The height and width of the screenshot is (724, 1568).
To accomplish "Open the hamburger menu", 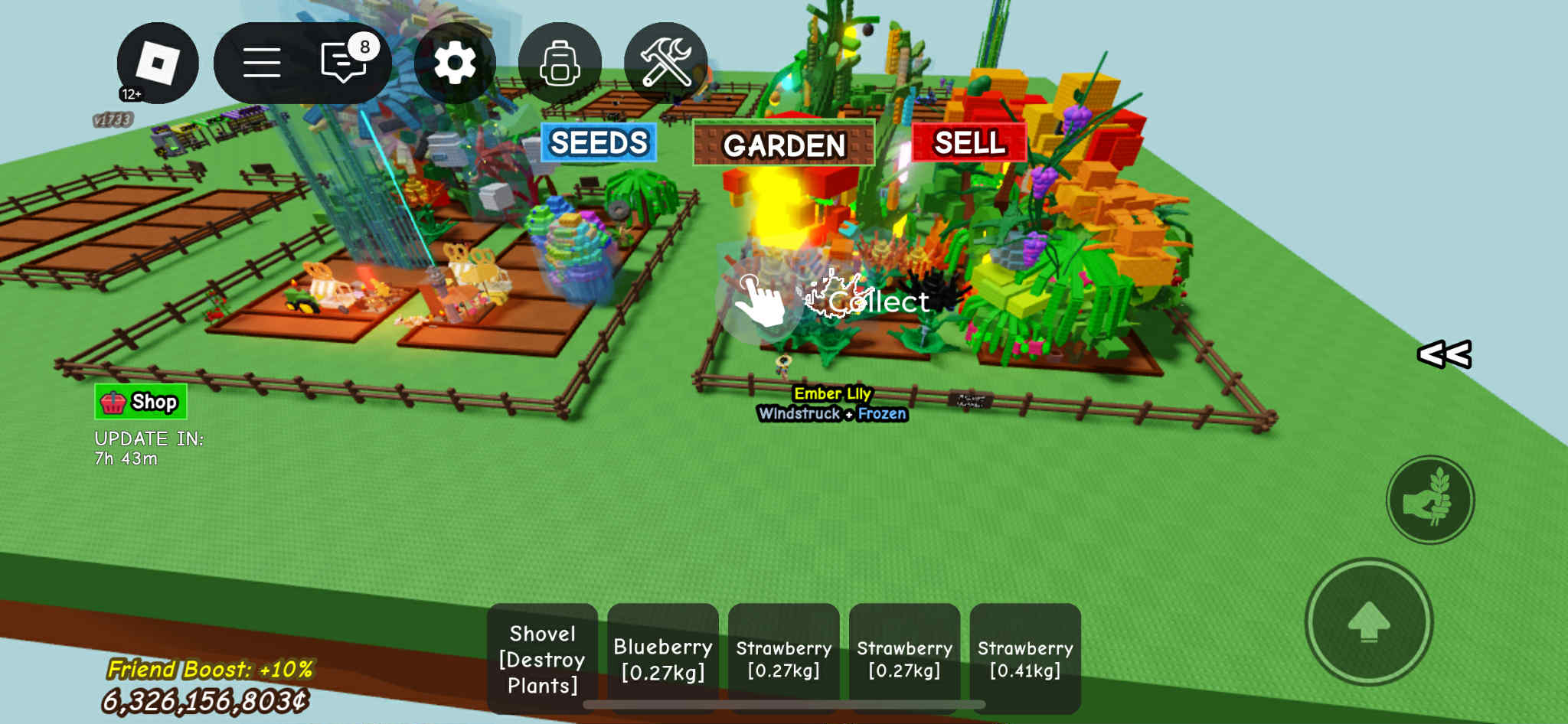I will [x=261, y=63].
